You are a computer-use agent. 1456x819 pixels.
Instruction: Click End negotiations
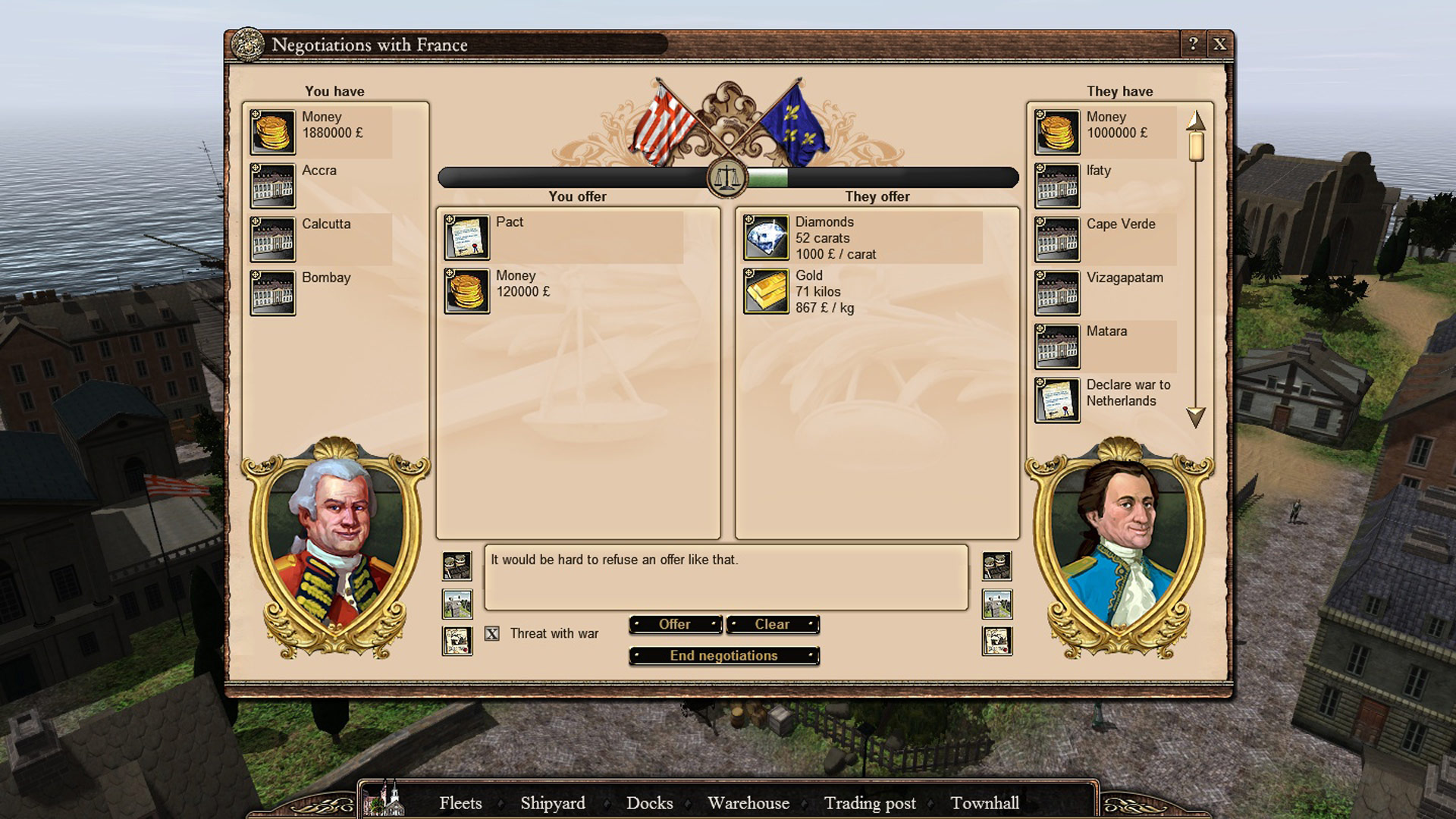coord(723,655)
